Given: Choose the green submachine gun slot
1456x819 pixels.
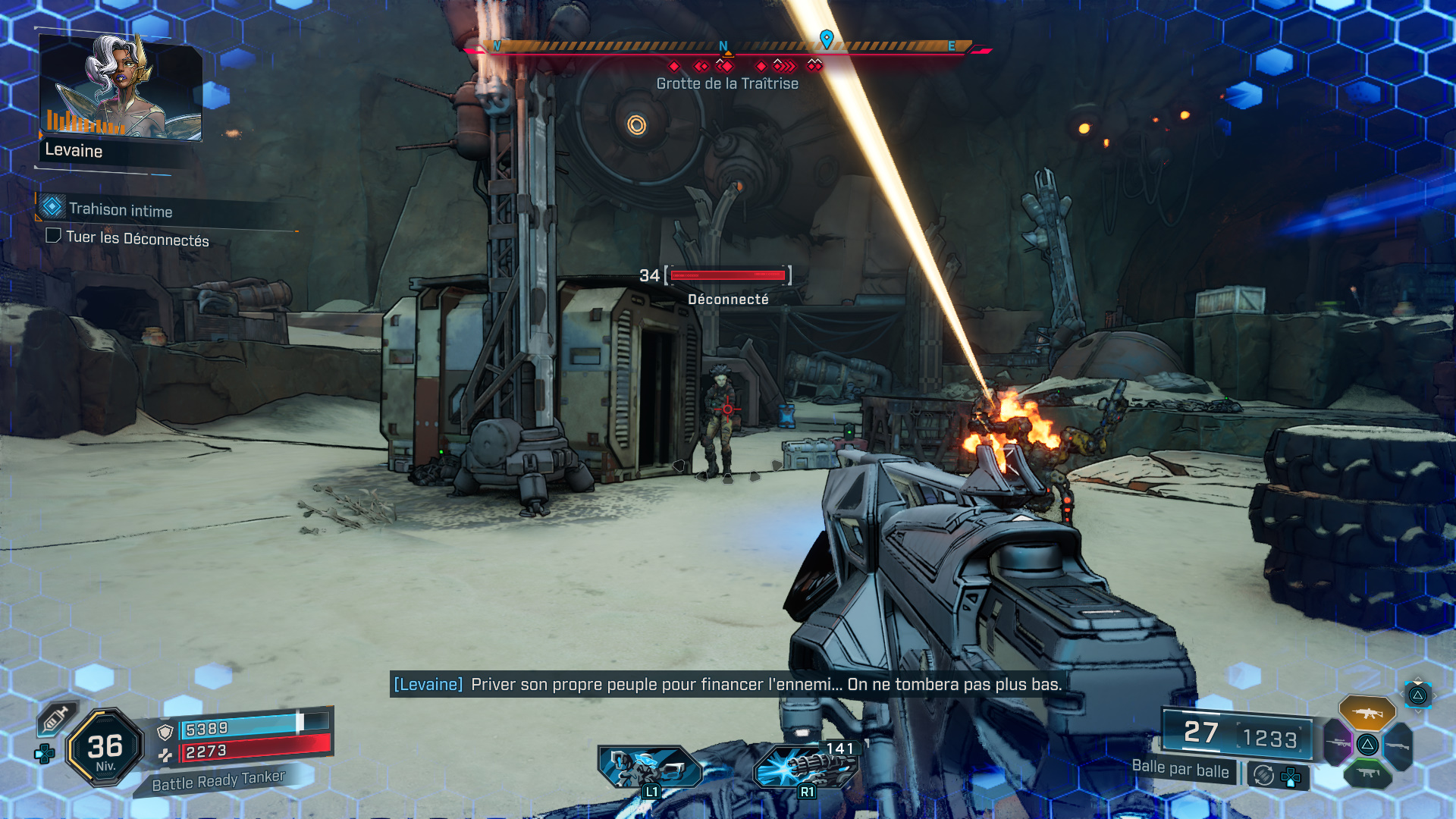Looking at the screenshot, I should click(x=1367, y=773).
